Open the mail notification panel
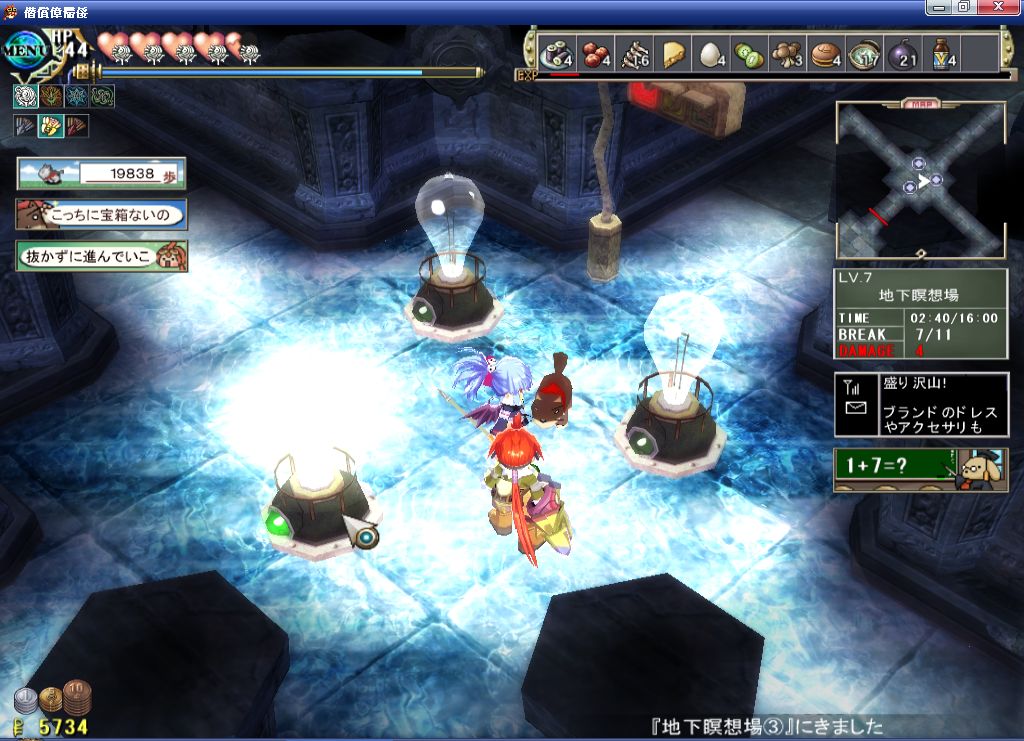Image resolution: width=1024 pixels, height=741 pixels. pyautogui.click(x=921, y=404)
